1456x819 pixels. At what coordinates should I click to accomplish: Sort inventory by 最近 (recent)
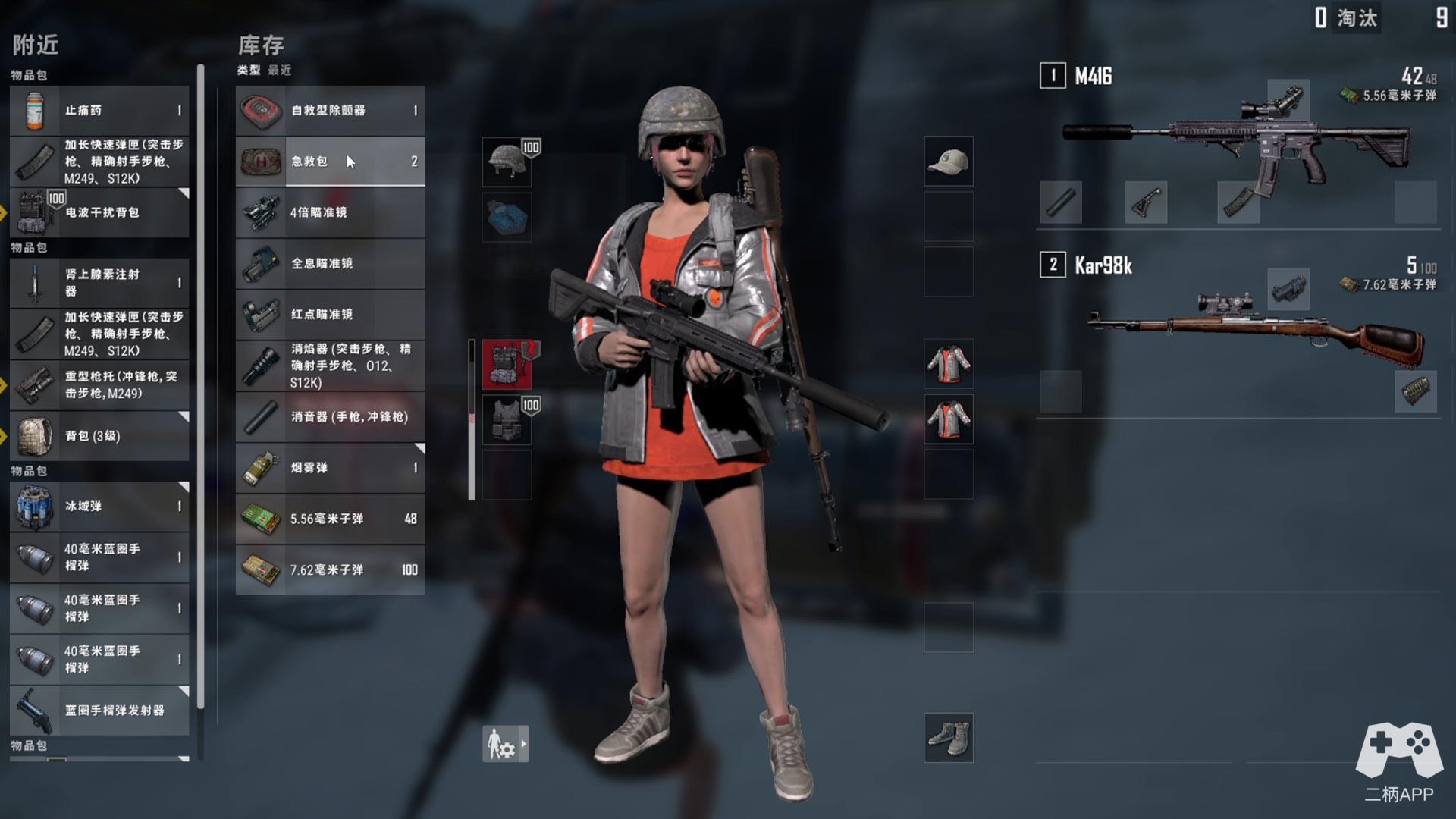tap(280, 71)
